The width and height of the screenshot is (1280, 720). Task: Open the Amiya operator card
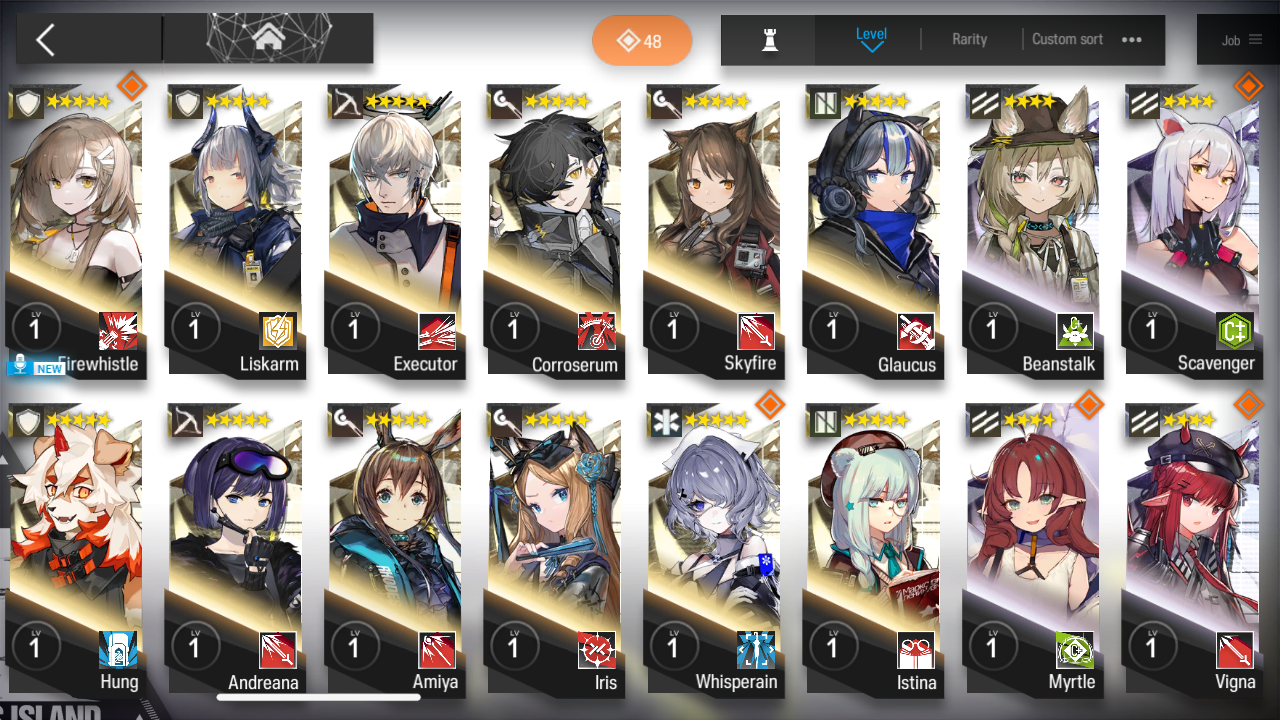click(395, 550)
